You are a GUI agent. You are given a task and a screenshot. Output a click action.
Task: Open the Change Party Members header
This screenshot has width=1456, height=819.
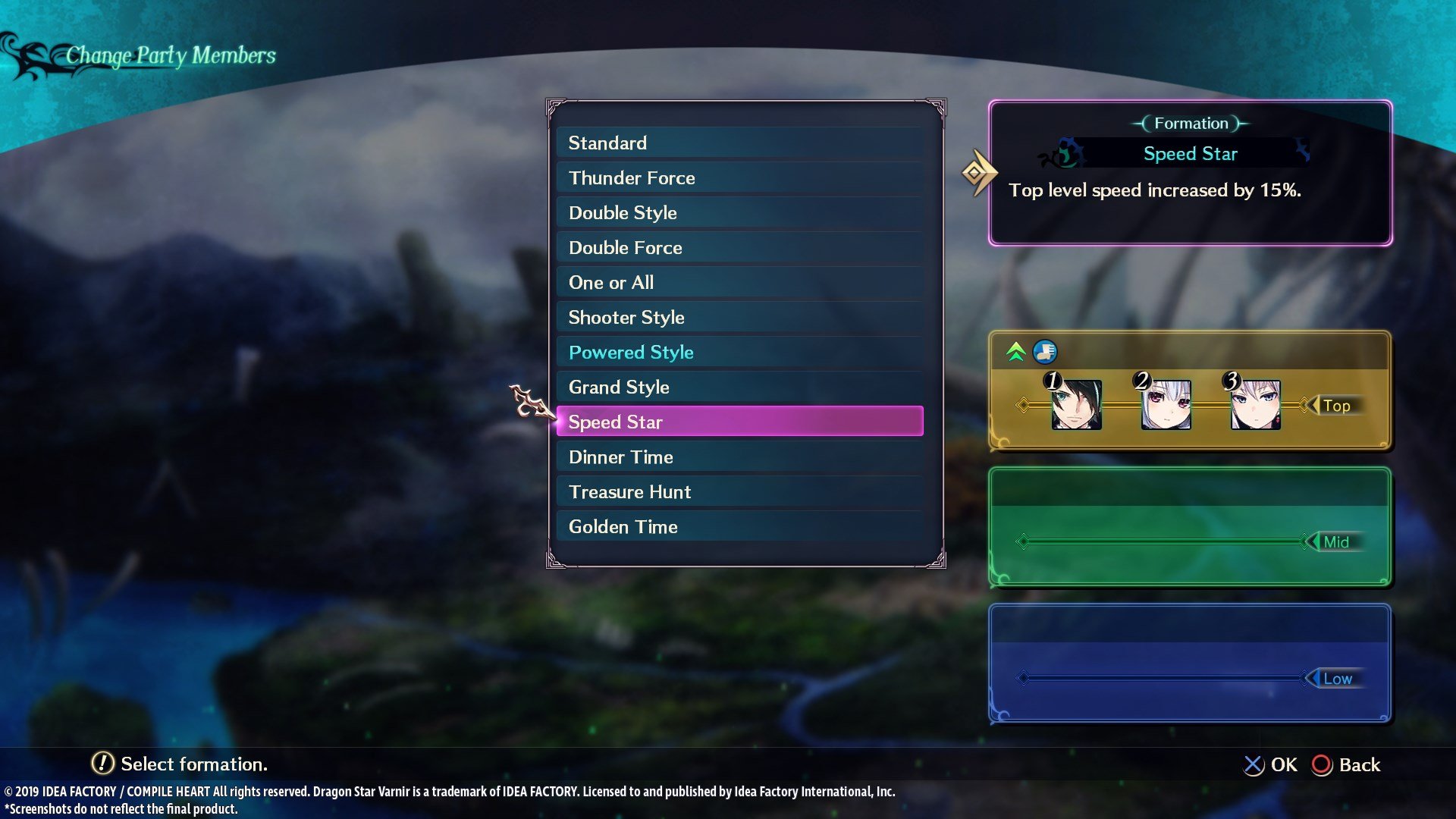[x=171, y=55]
